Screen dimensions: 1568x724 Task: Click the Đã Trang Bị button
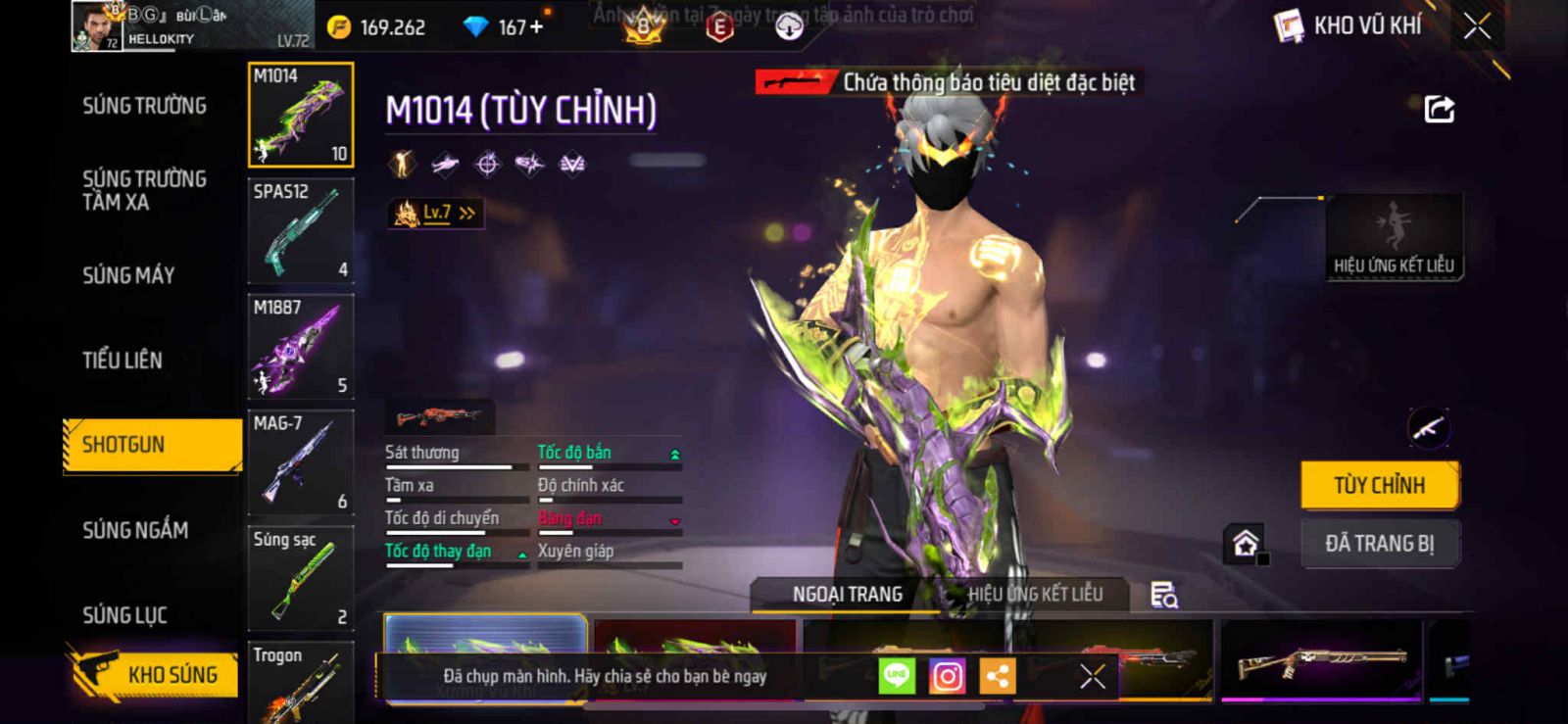coord(1379,544)
